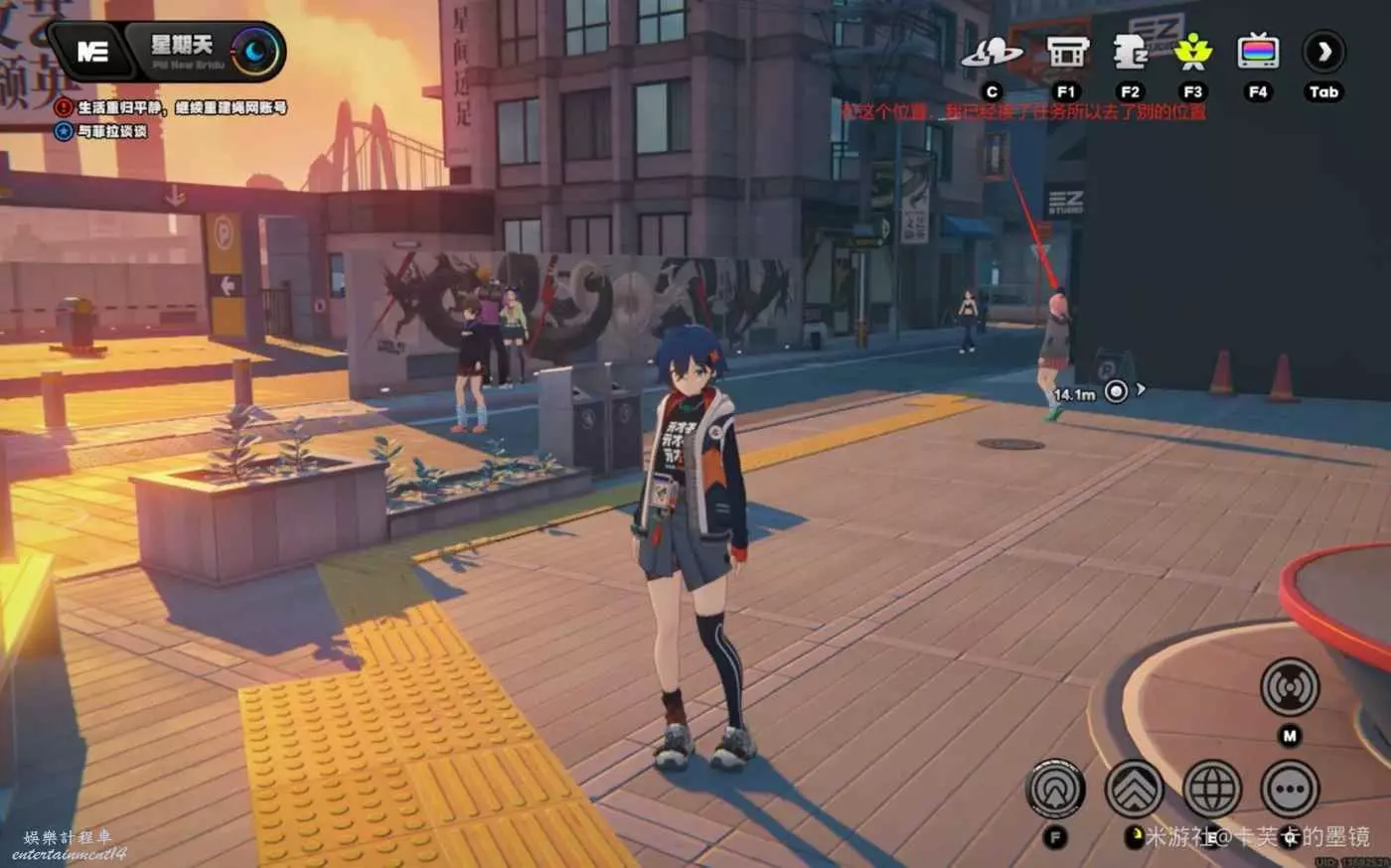Click the moon time-of-day dial
Viewport: 1391px width, 868px height.
coord(255,52)
